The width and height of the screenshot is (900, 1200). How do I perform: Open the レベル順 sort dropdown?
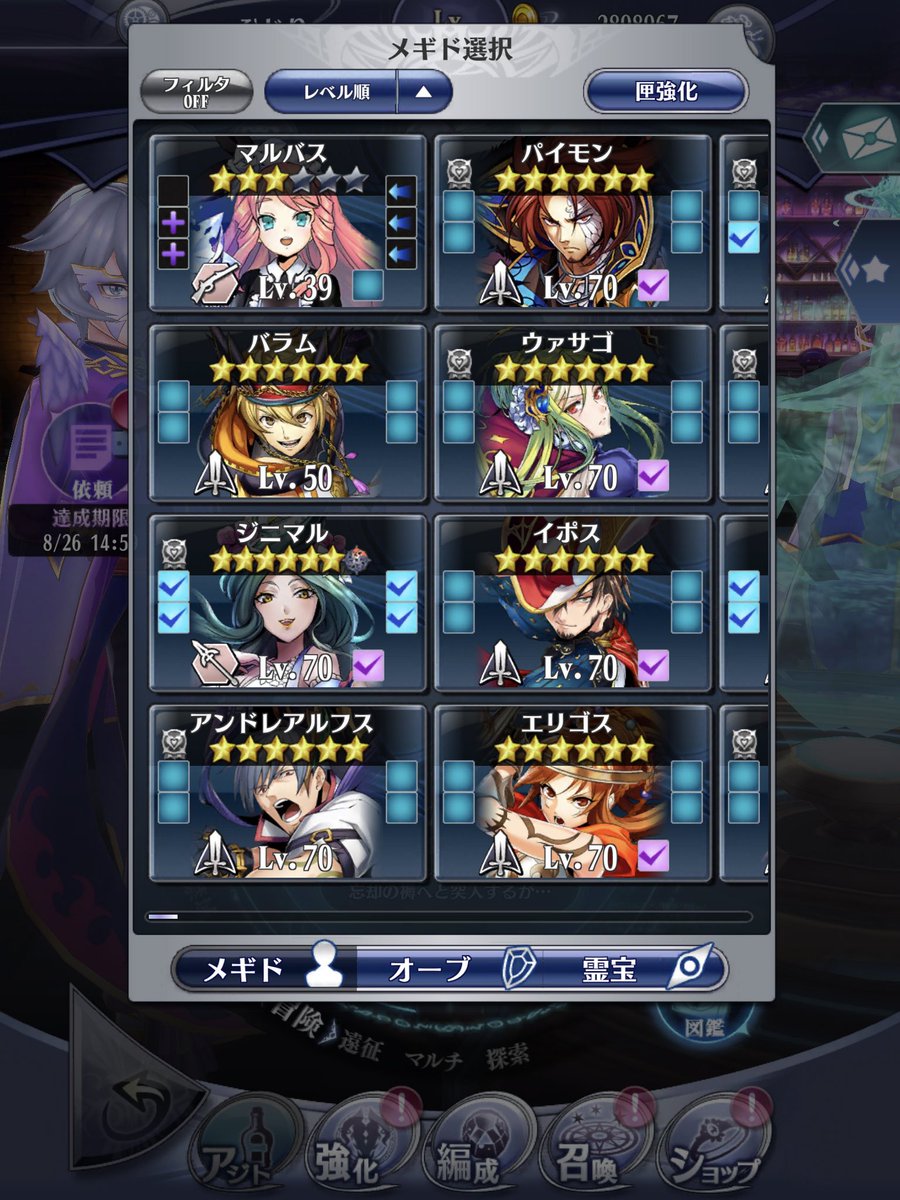333,92
